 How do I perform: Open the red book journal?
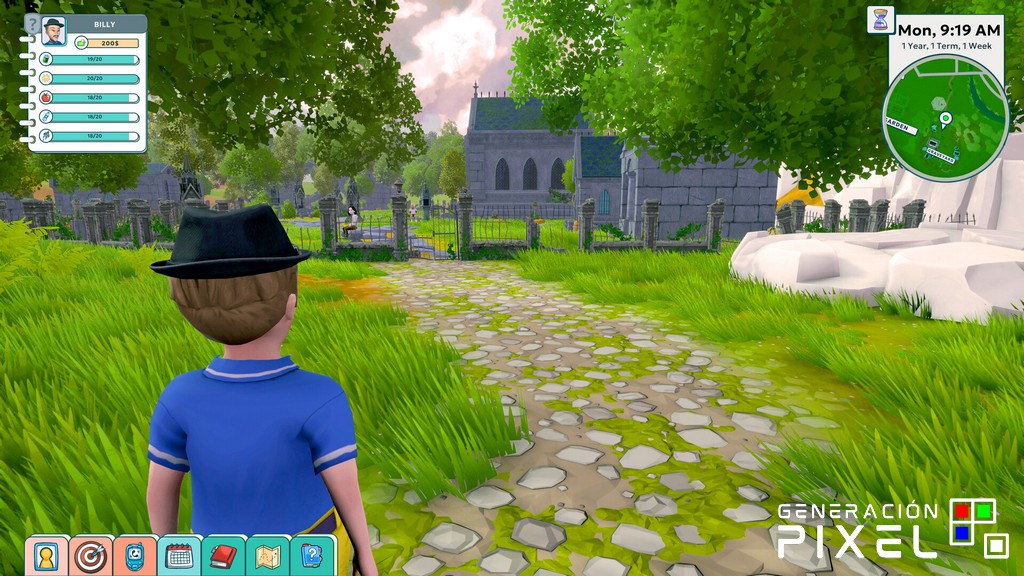pyautogui.click(x=223, y=556)
